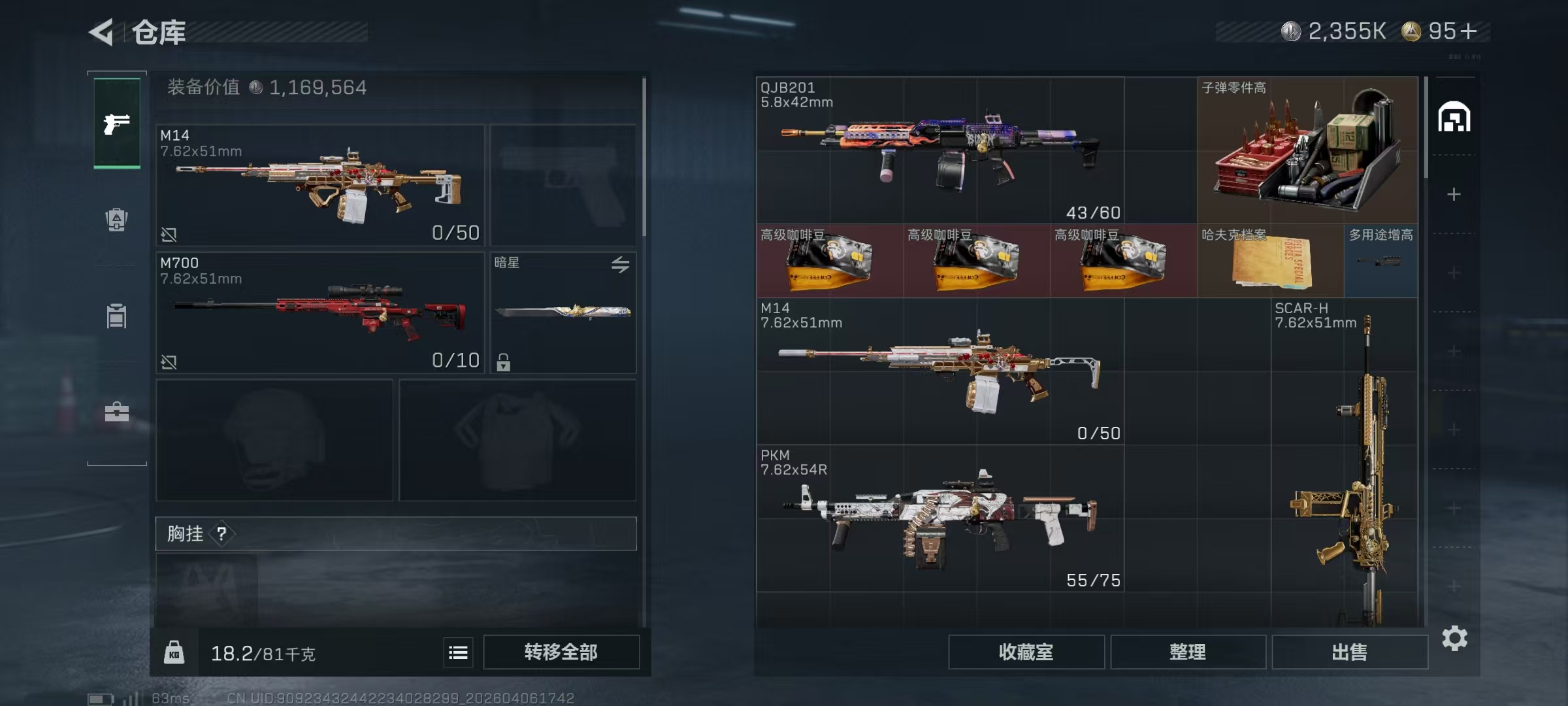Select the stash house icon tab
1568x706 pixels.
click(1454, 118)
